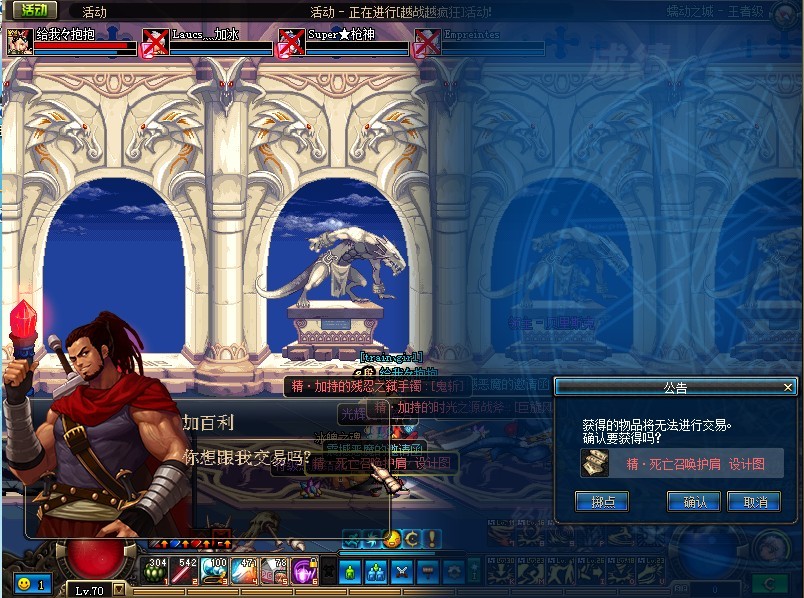This screenshot has height=598, width=804.
Task: Select party member 给我々抱抱 portrait
Action: [19, 42]
